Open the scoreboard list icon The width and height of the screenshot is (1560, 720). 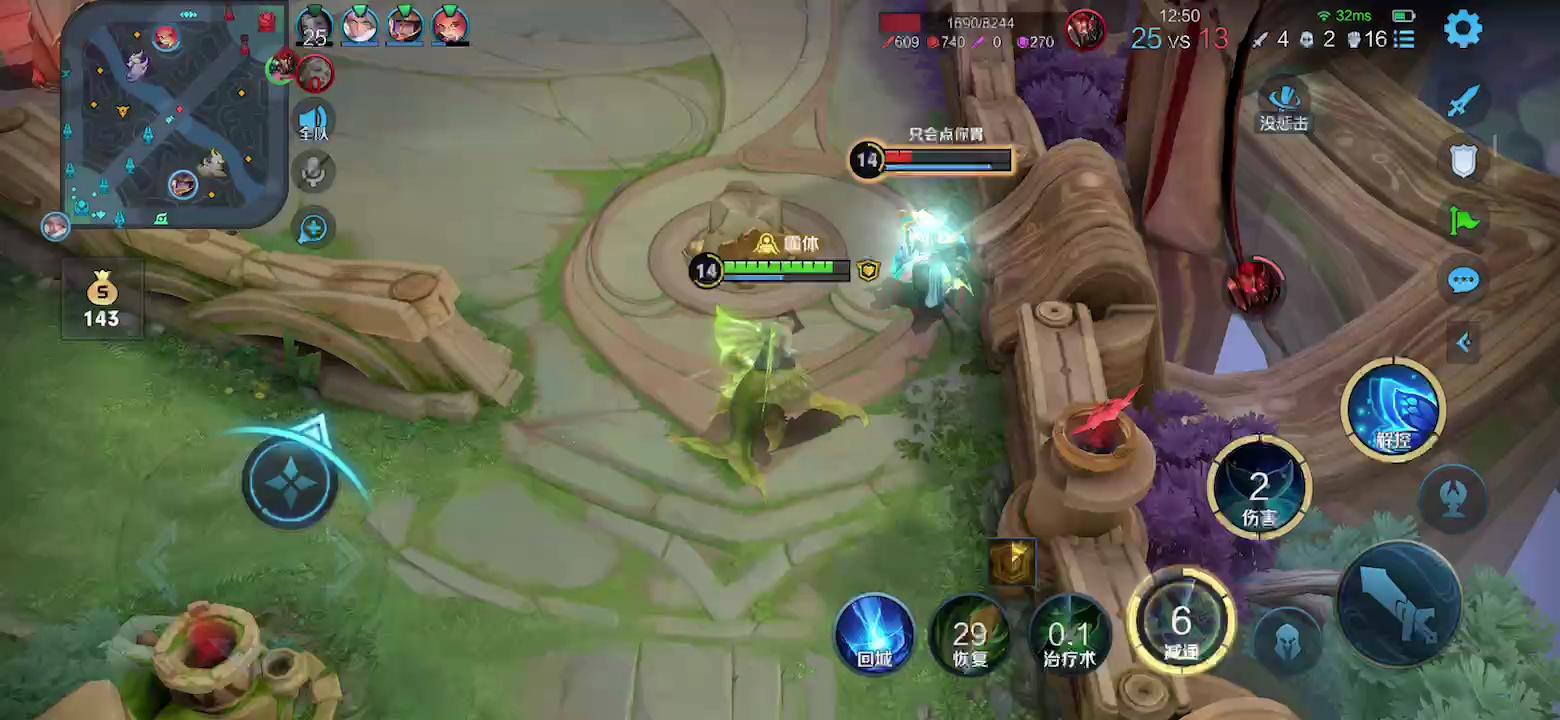coord(1405,39)
